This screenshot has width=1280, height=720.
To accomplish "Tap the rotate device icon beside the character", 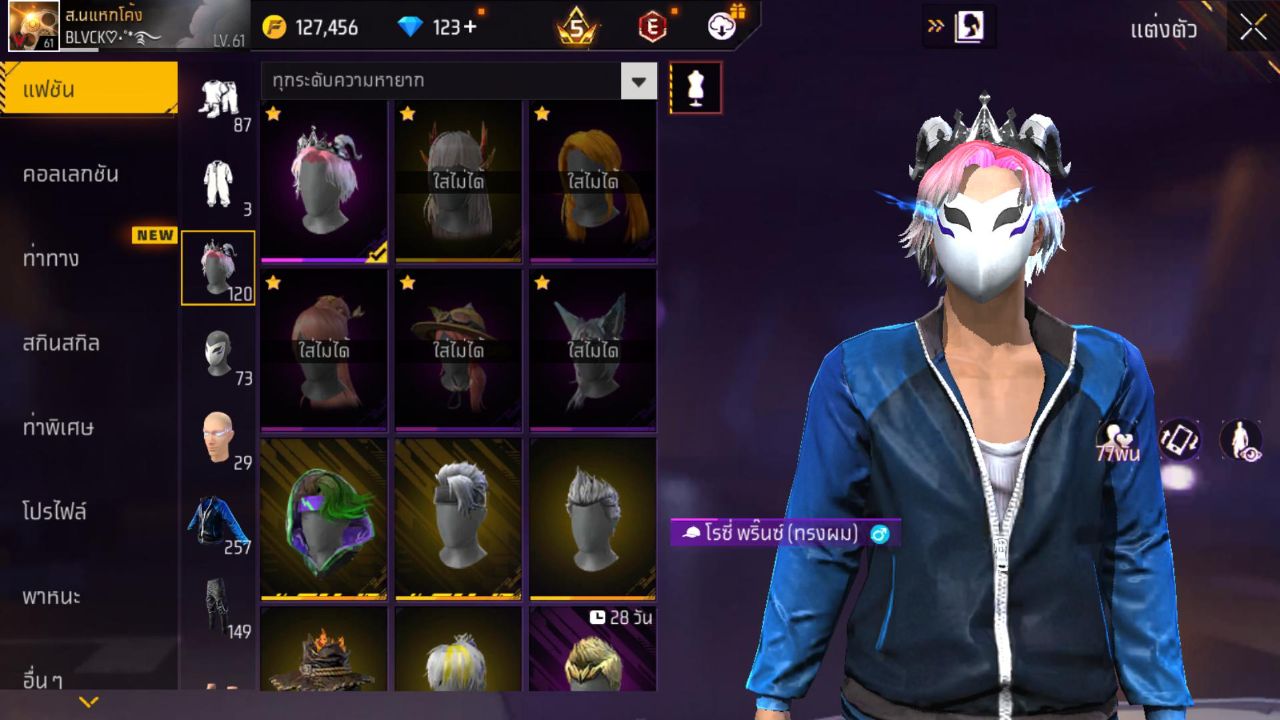I will 1180,440.
